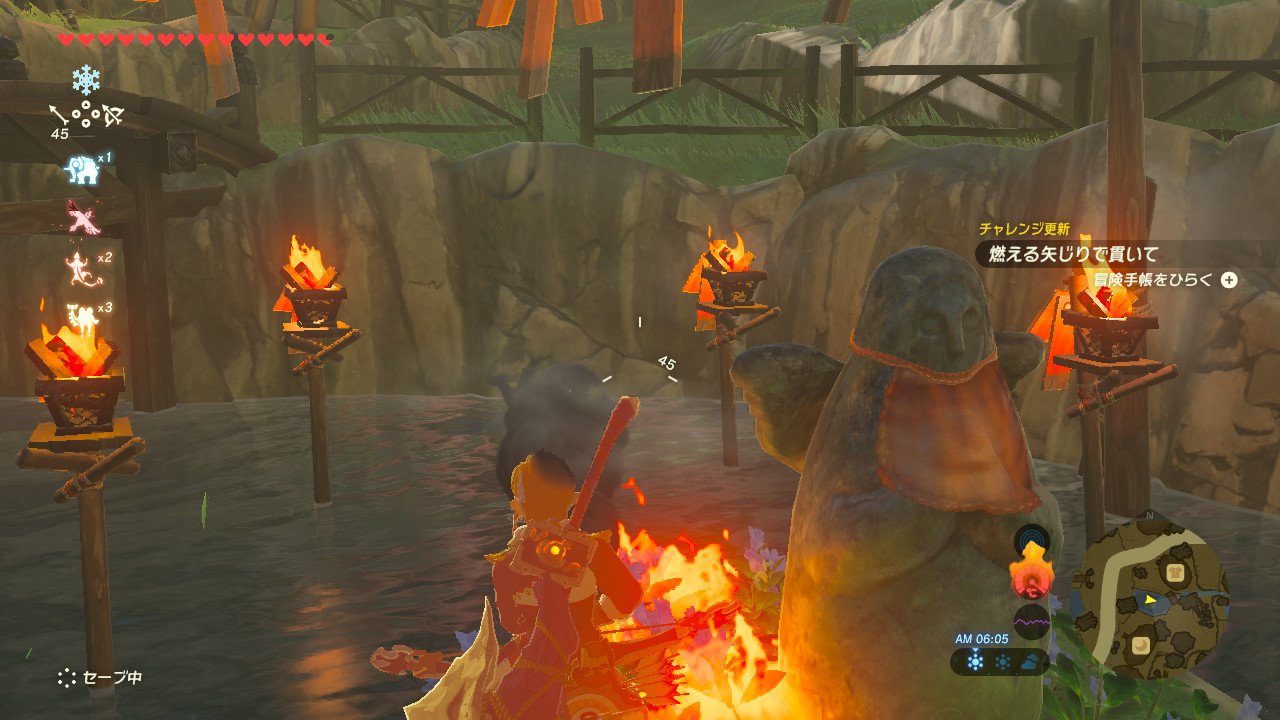Select the cloudy weather forecast icon
1280x720 pixels.
(x=1029, y=662)
